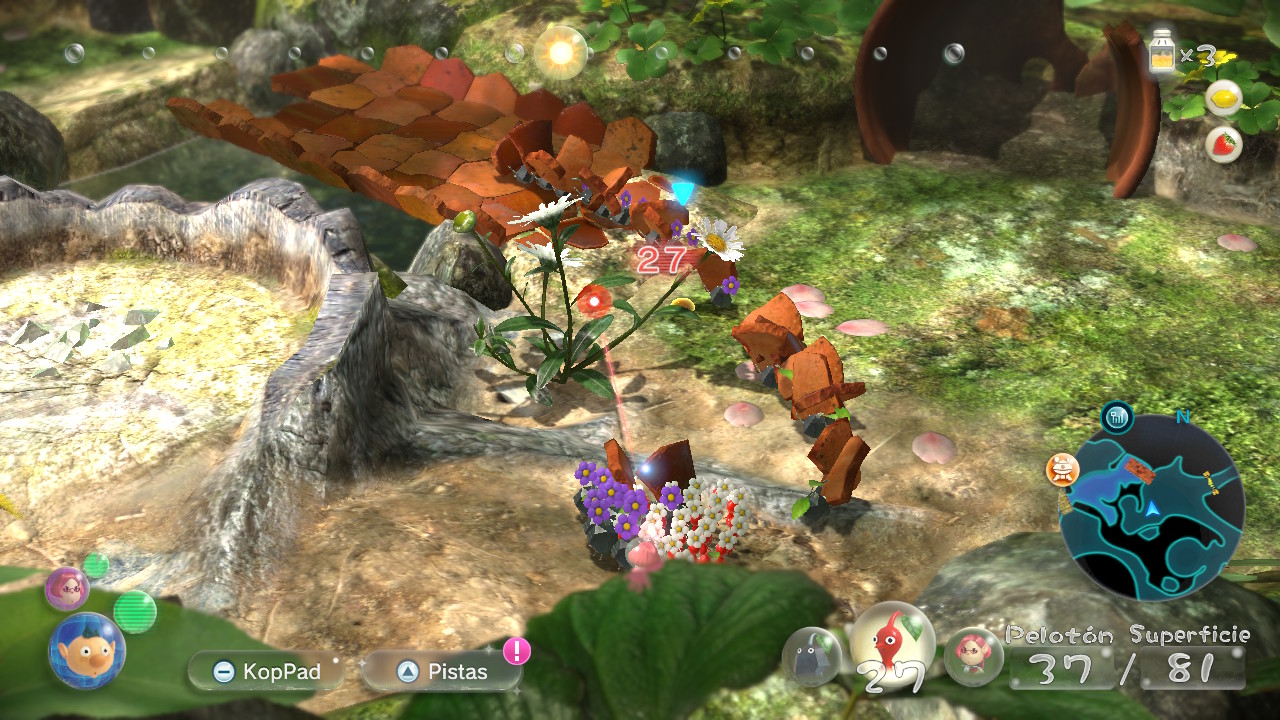
Task: Click the pink exclamation alert badge
Action: 517,651
